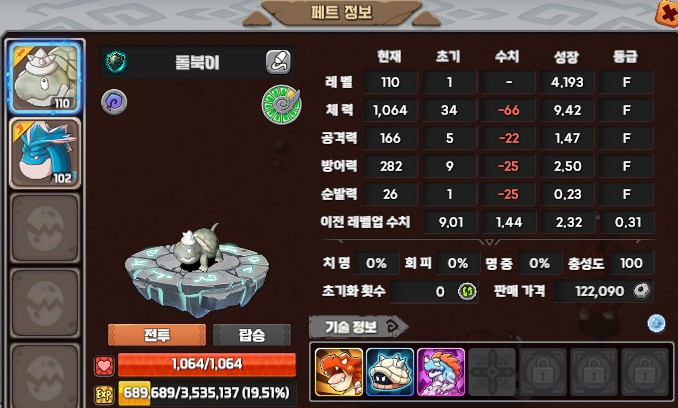Click the empty cross-marked skill slot
The image size is (678, 408).
pyautogui.click(x=491, y=372)
